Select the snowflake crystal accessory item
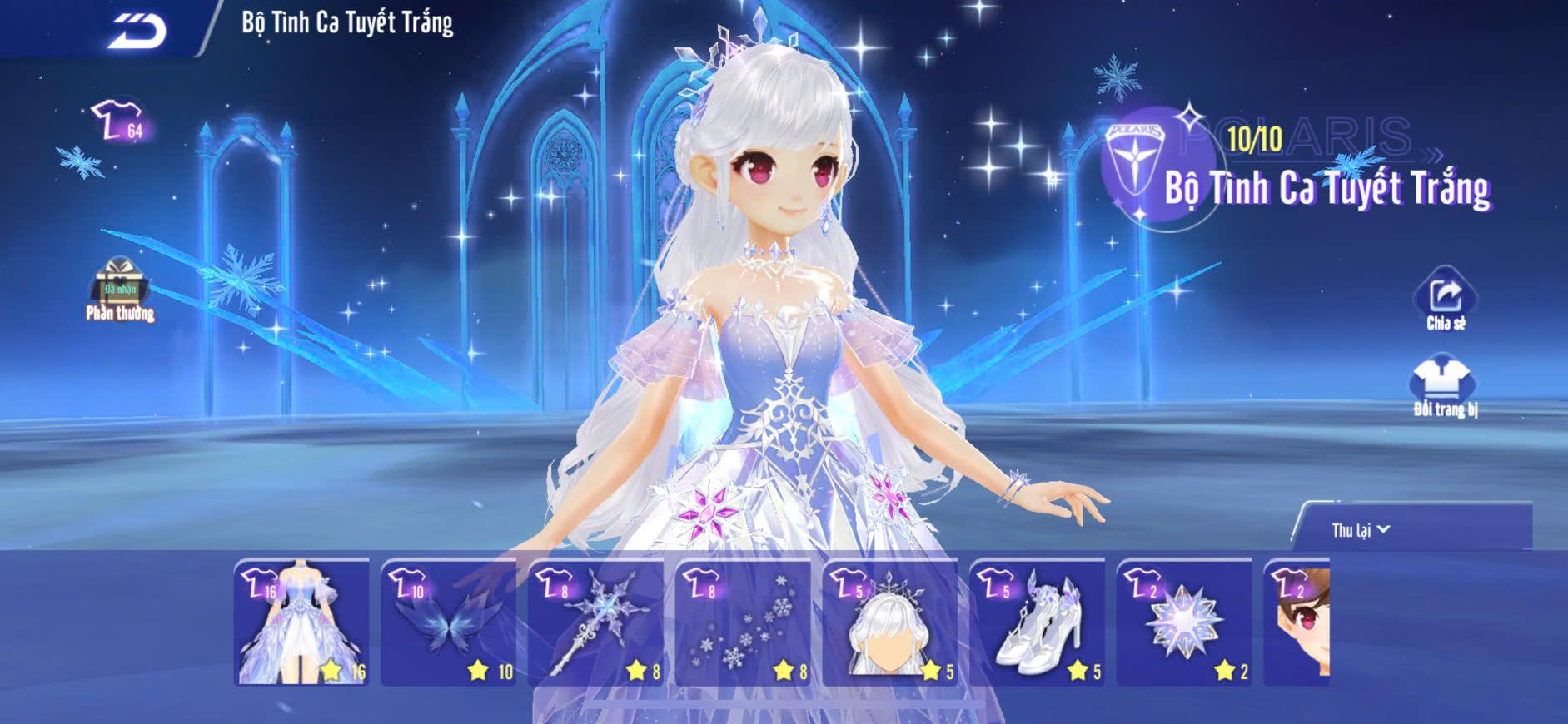 (x=1184, y=622)
